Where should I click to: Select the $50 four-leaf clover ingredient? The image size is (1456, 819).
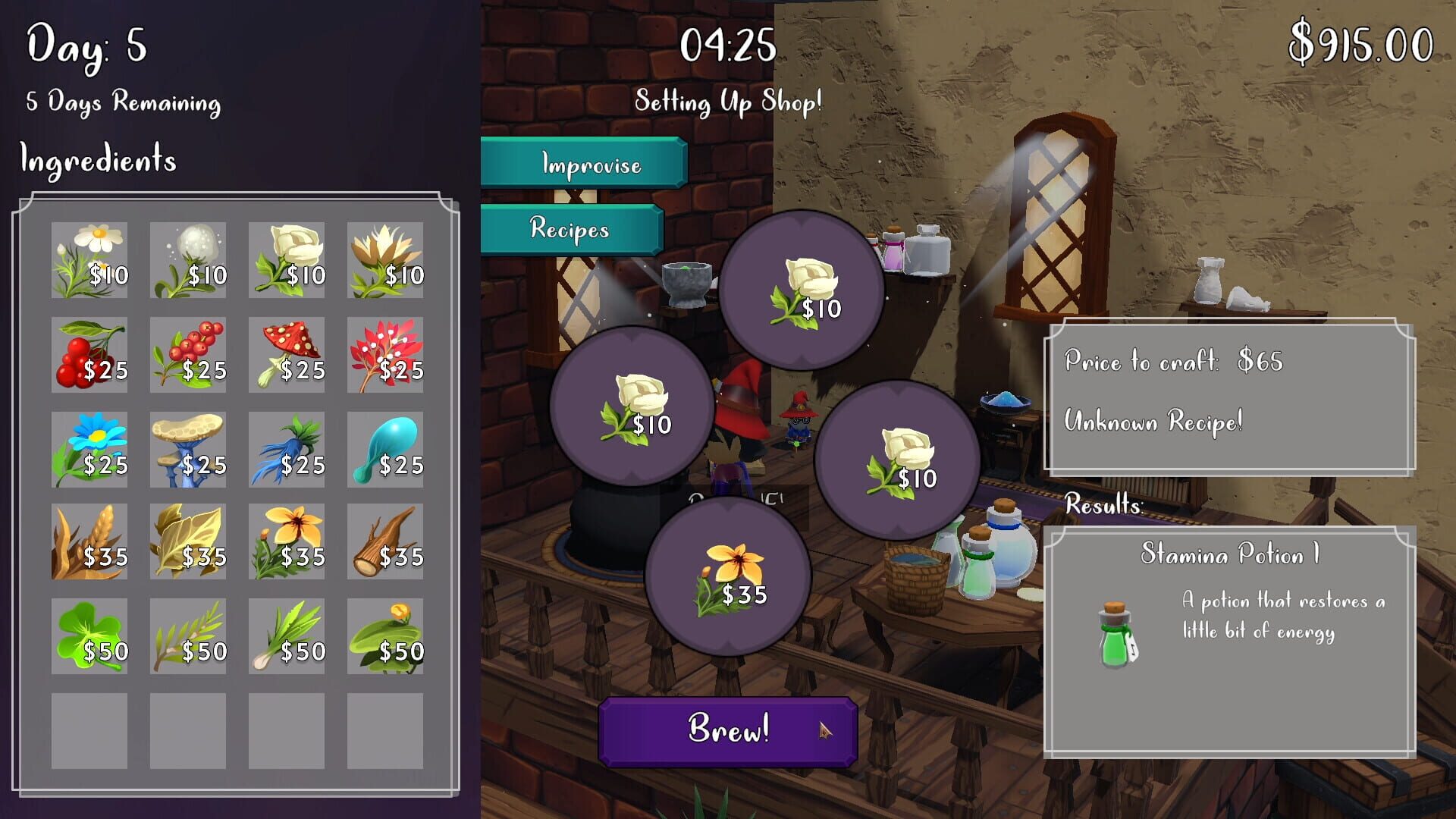point(89,635)
